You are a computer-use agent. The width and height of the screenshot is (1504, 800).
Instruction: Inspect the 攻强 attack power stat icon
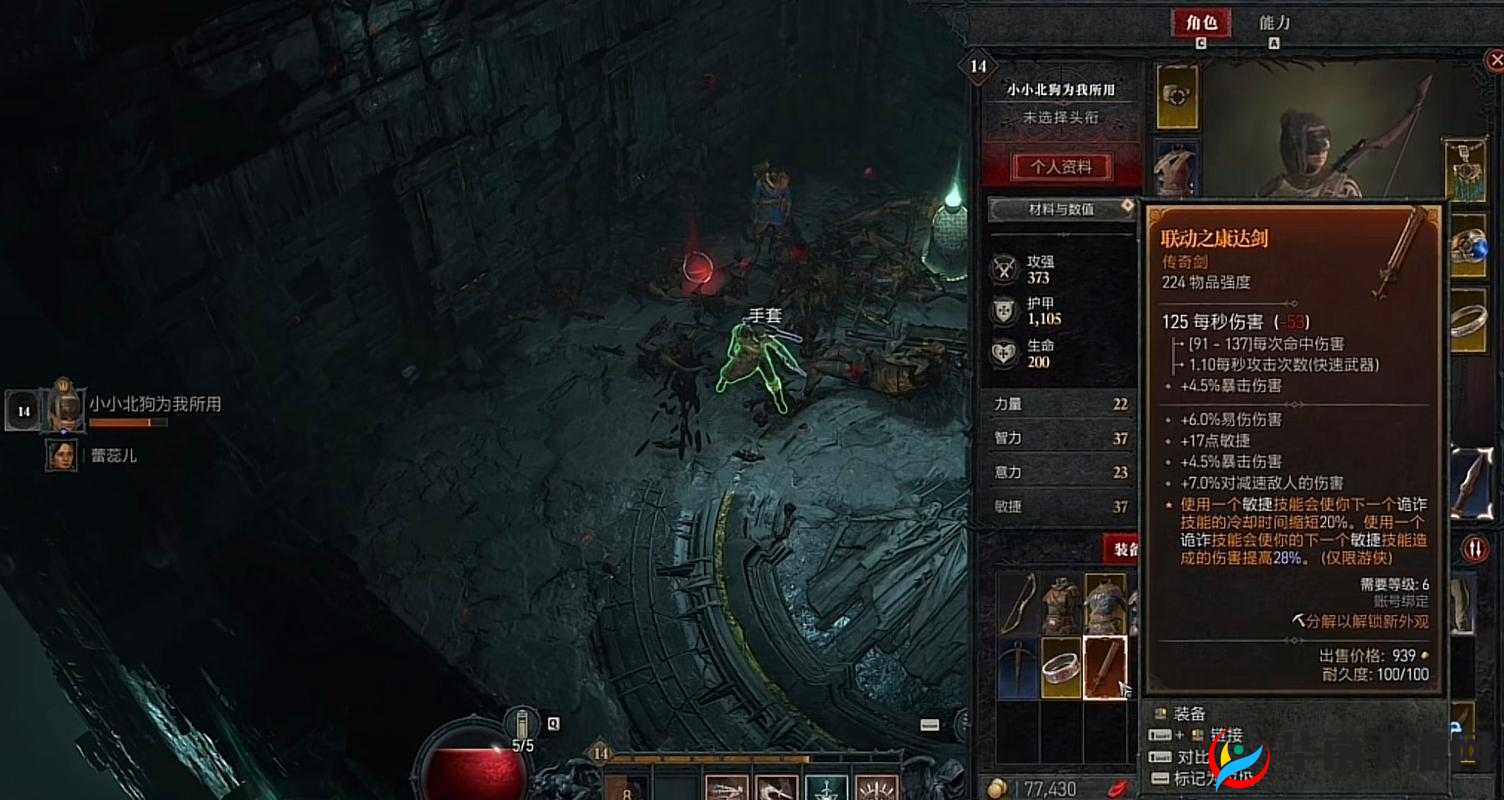1003,268
